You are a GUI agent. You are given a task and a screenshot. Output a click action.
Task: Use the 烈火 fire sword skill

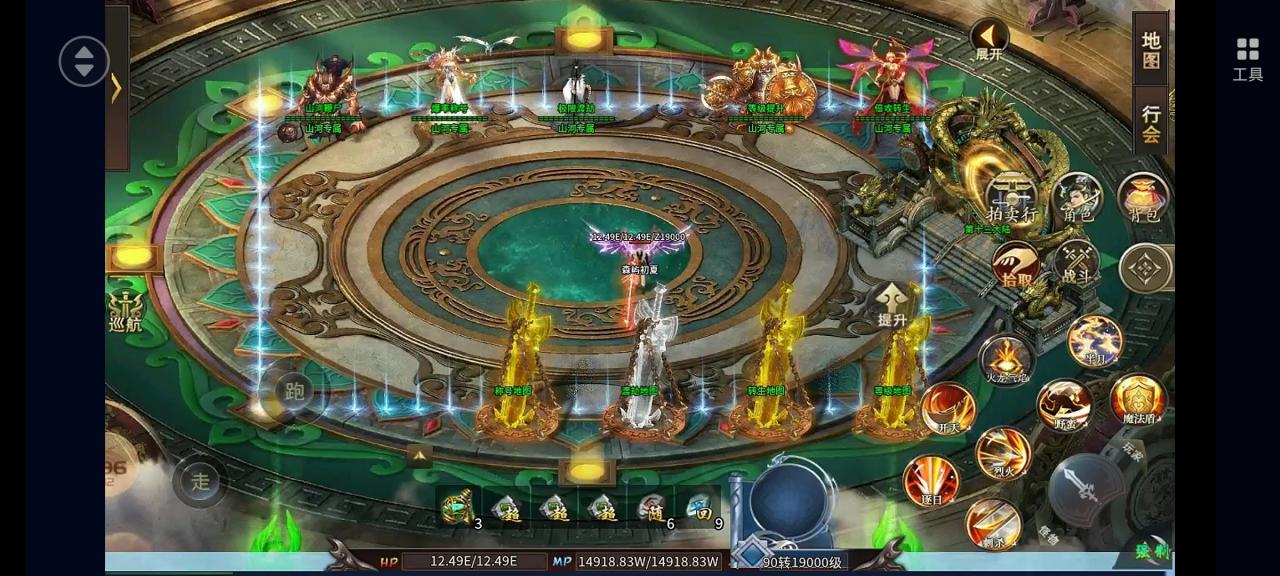(1003, 453)
